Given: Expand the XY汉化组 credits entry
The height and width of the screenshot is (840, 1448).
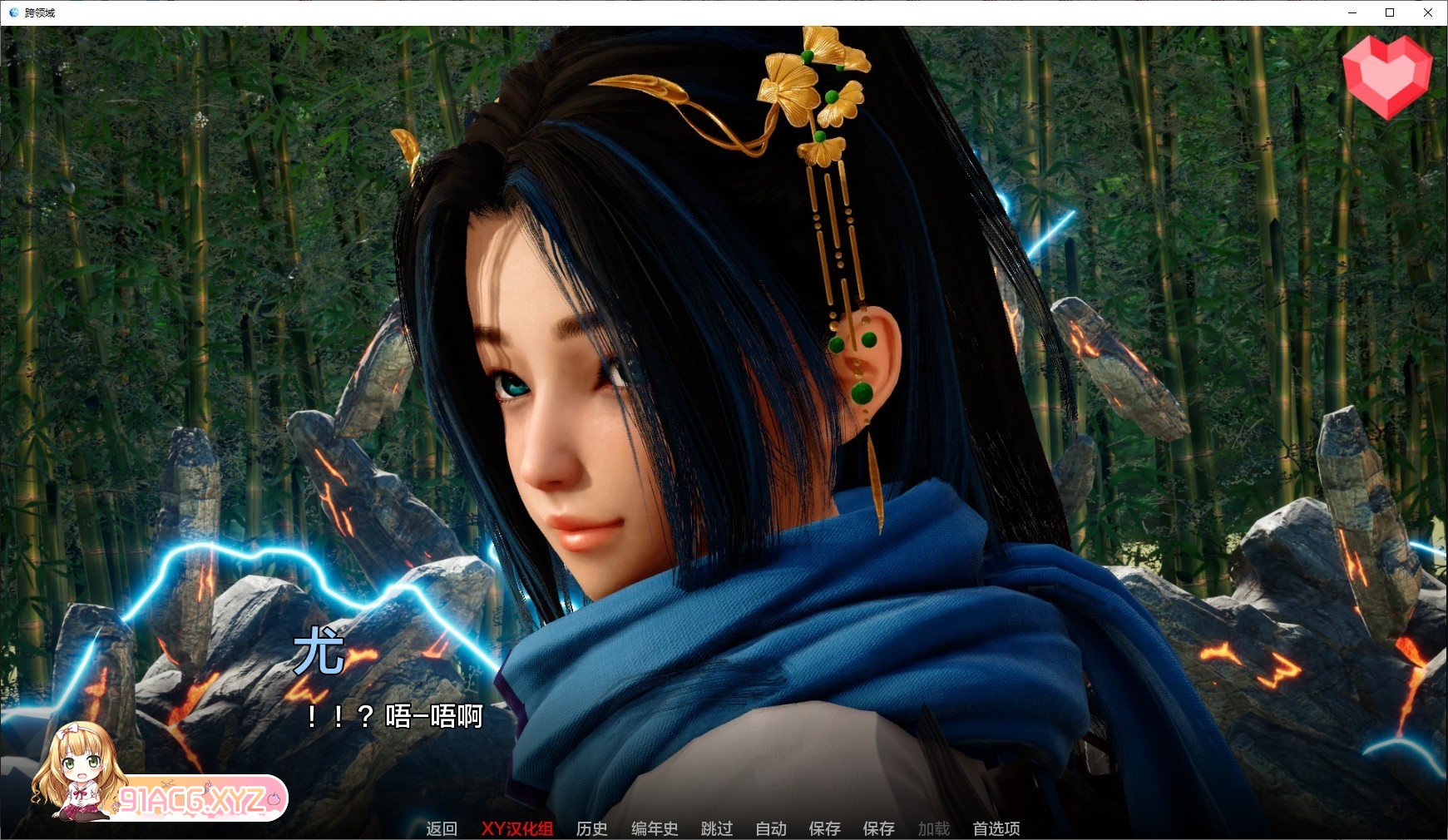Looking at the screenshot, I should 517,828.
